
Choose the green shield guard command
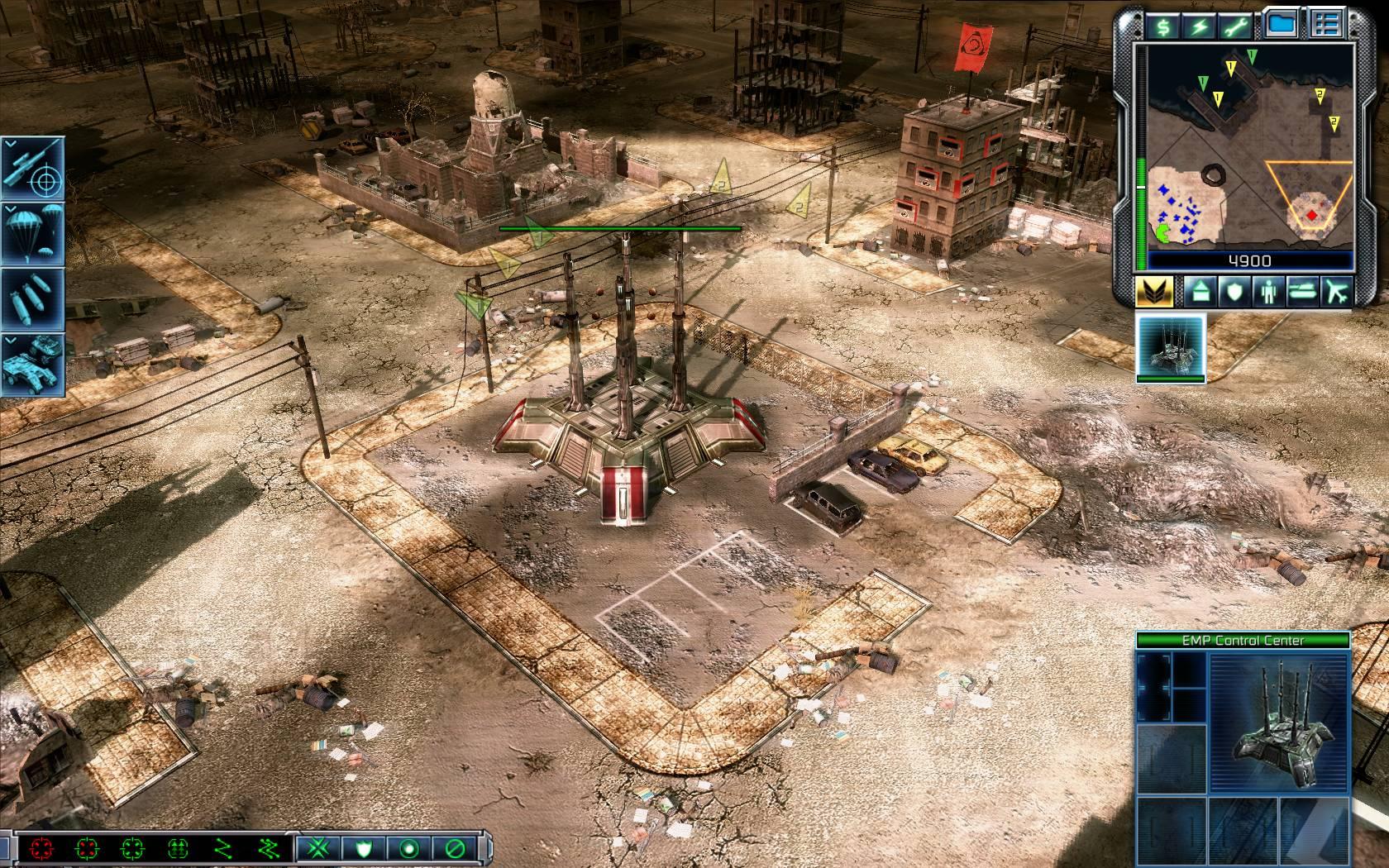(362, 848)
